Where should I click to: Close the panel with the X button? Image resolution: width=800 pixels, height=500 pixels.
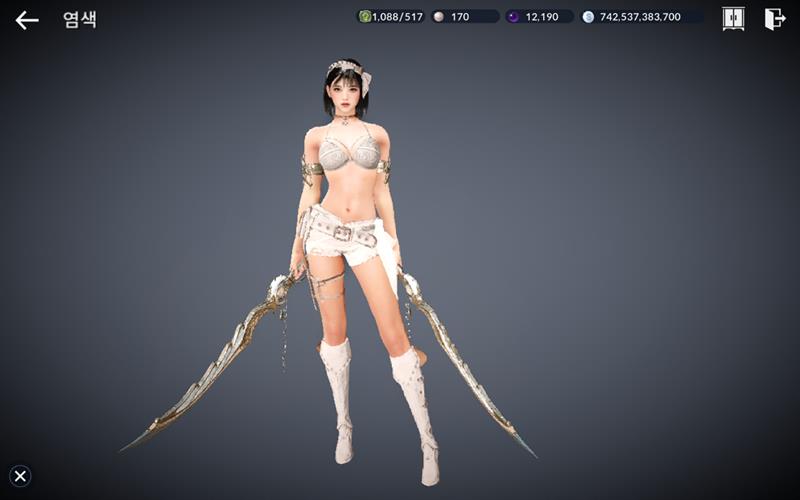[x=20, y=476]
